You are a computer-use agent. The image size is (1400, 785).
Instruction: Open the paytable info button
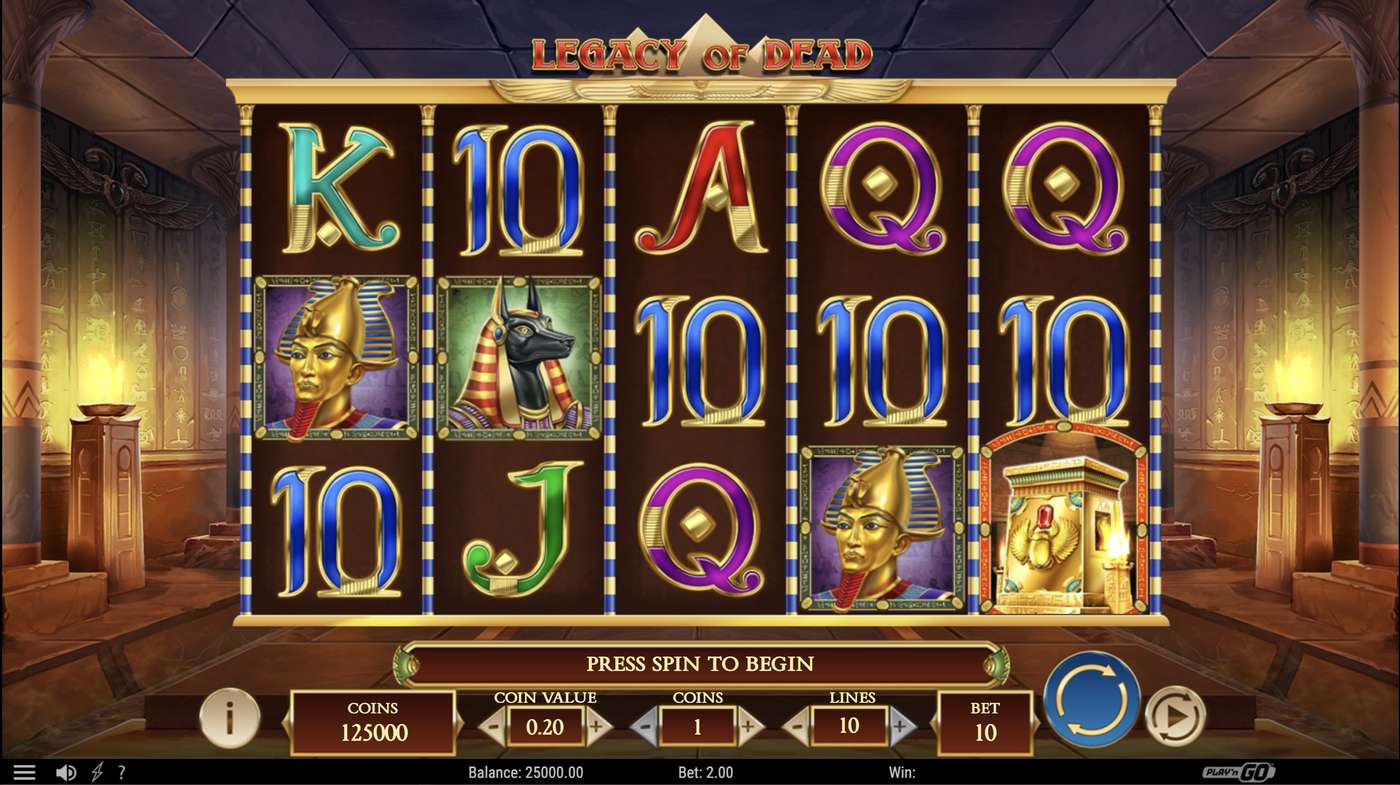(x=229, y=717)
